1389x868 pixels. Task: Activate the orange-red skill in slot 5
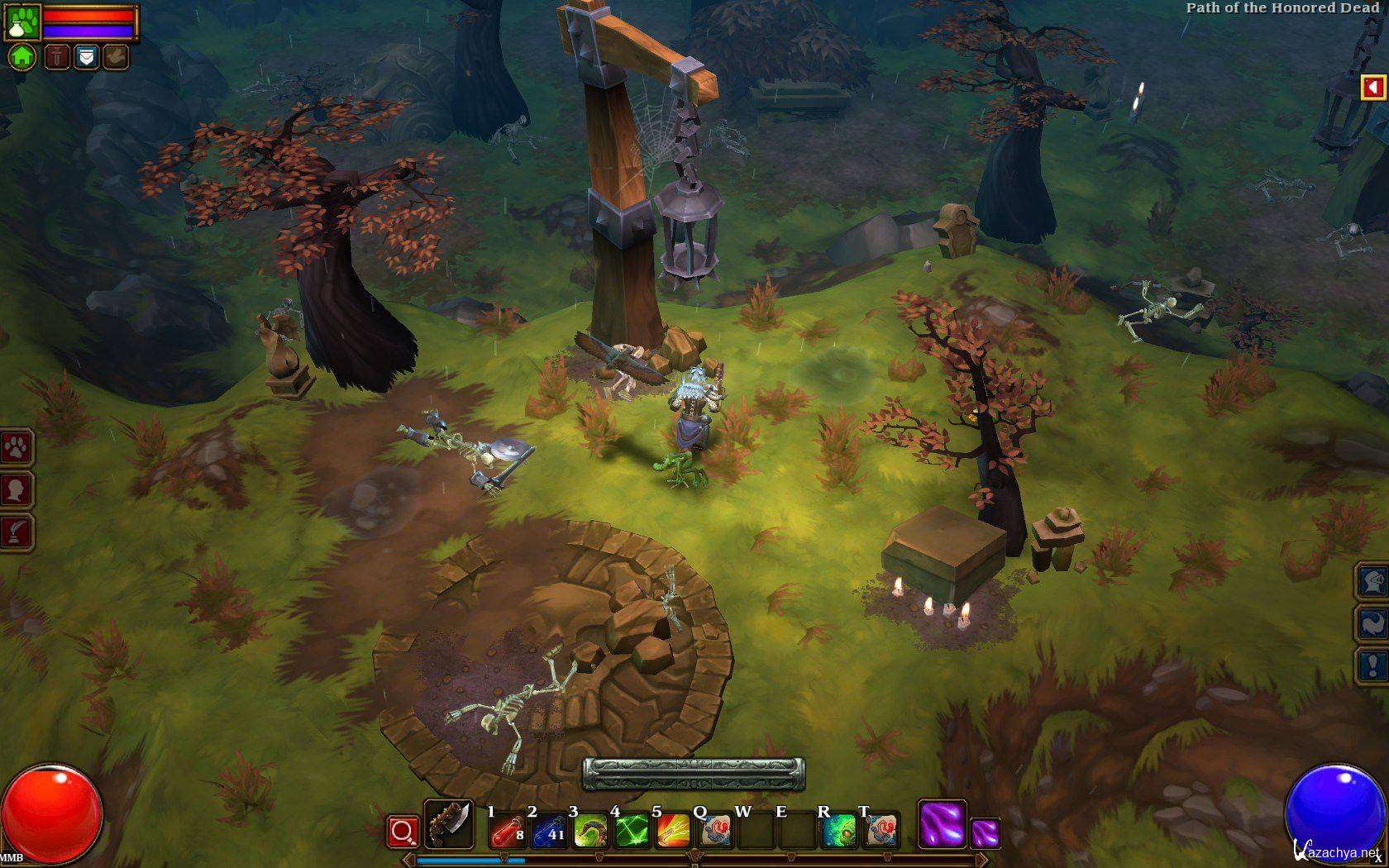click(x=673, y=830)
